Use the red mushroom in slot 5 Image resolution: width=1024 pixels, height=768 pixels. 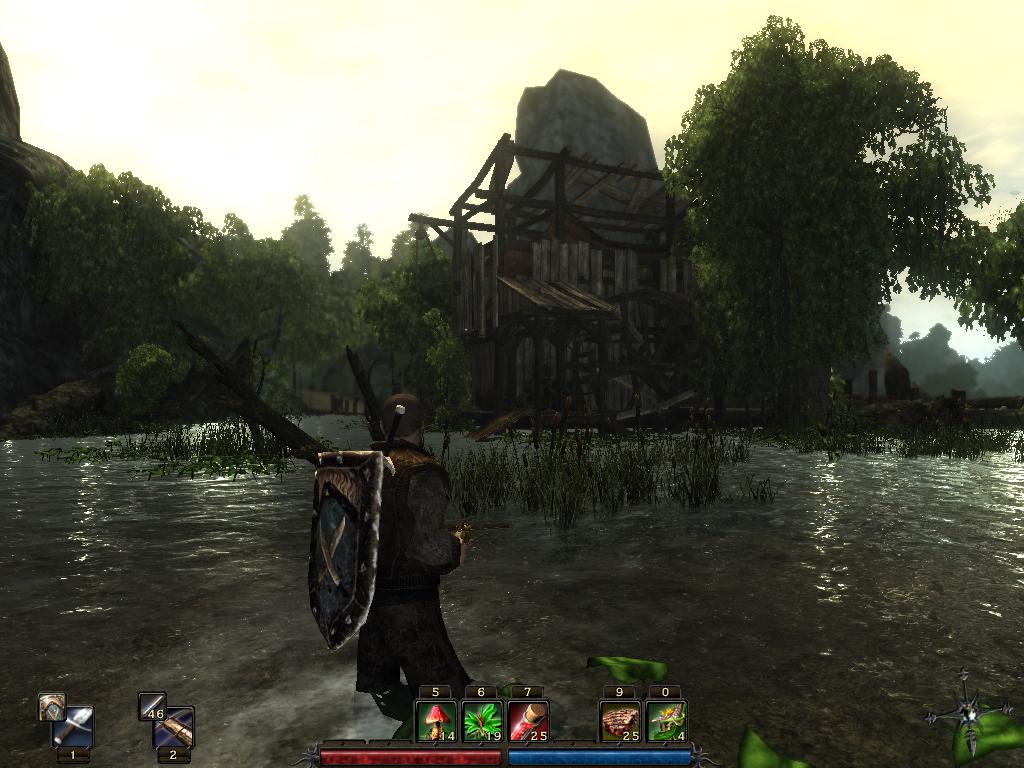(x=436, y=721)
